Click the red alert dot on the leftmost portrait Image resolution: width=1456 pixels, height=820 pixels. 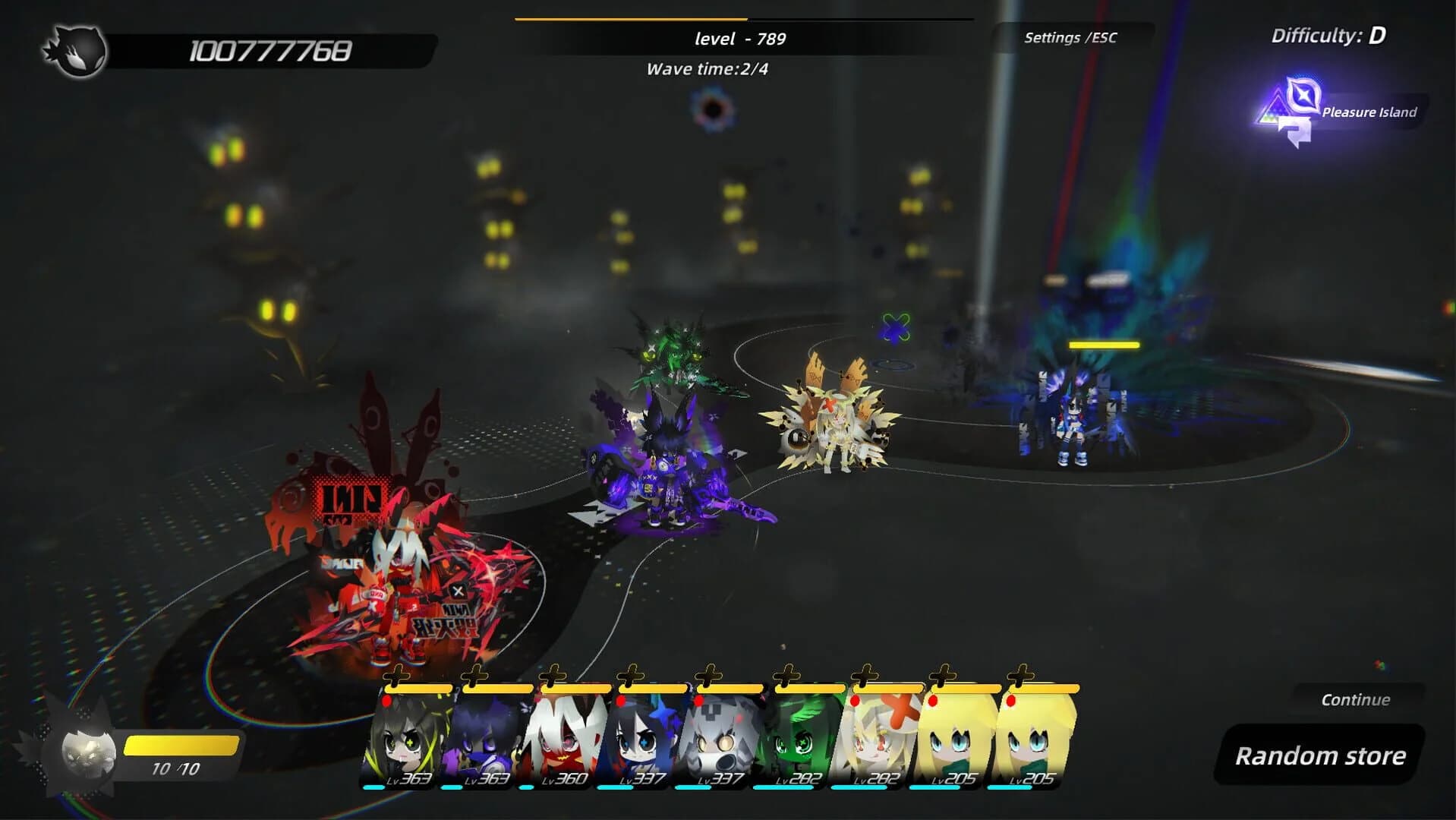click(x=388, y=702)
